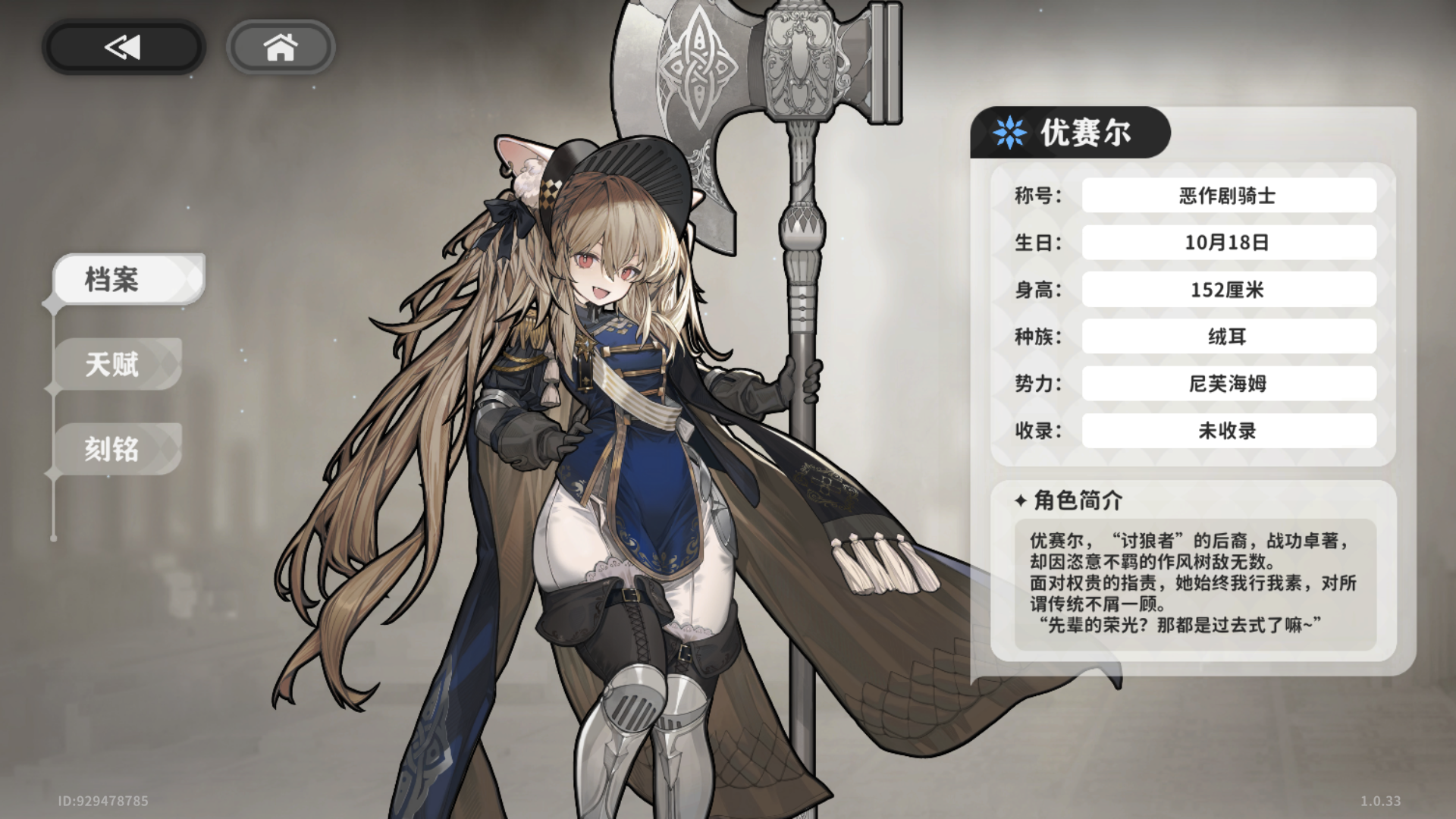Select the height value 152厘米 bar
Viewport: 1456px width, 819px height.
pyautogui.click(x=1227, y=289)
